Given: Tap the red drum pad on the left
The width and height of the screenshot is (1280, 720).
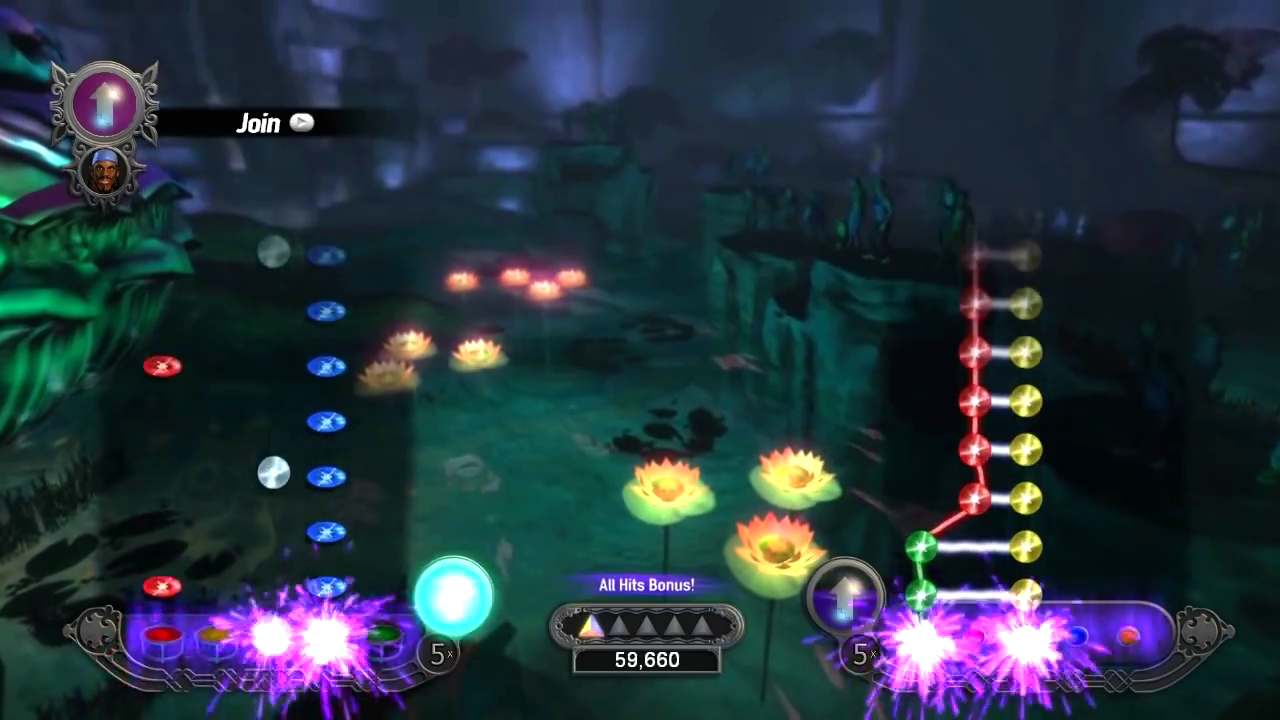Looking at the screenshot, I should pos(162,634).
